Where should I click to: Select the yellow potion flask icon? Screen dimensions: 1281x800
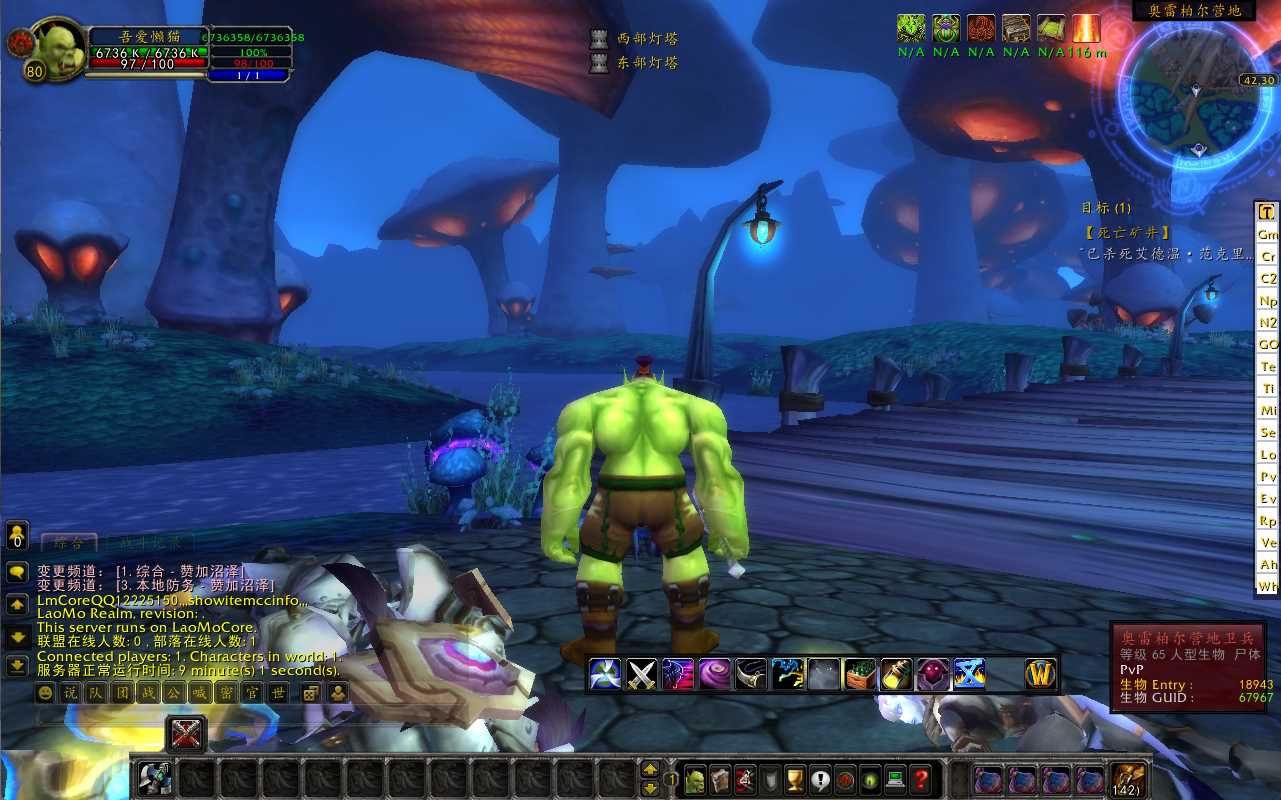point(895,674)
